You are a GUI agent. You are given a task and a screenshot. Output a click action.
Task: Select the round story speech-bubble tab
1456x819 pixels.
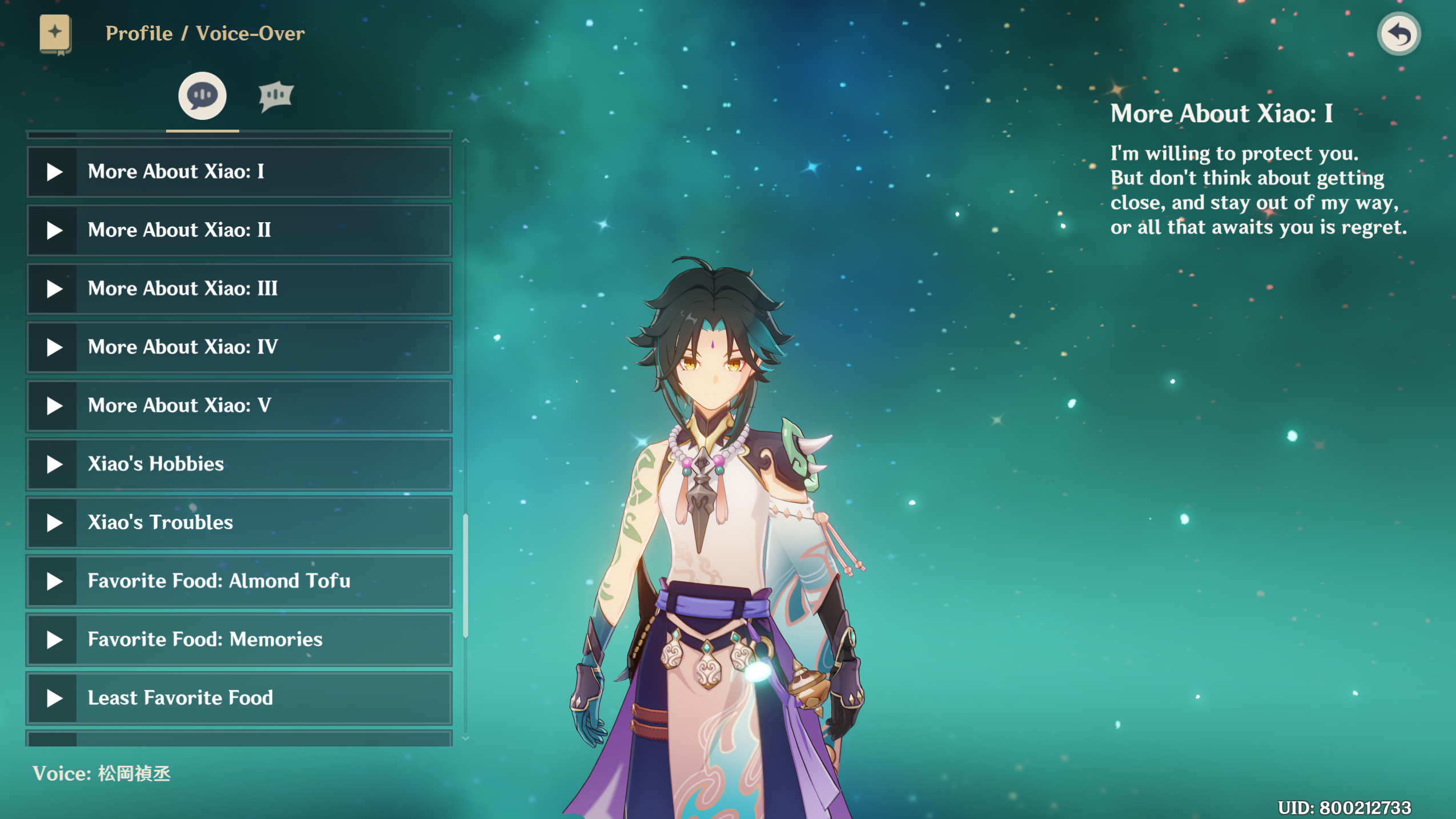[x=202, y=96]
